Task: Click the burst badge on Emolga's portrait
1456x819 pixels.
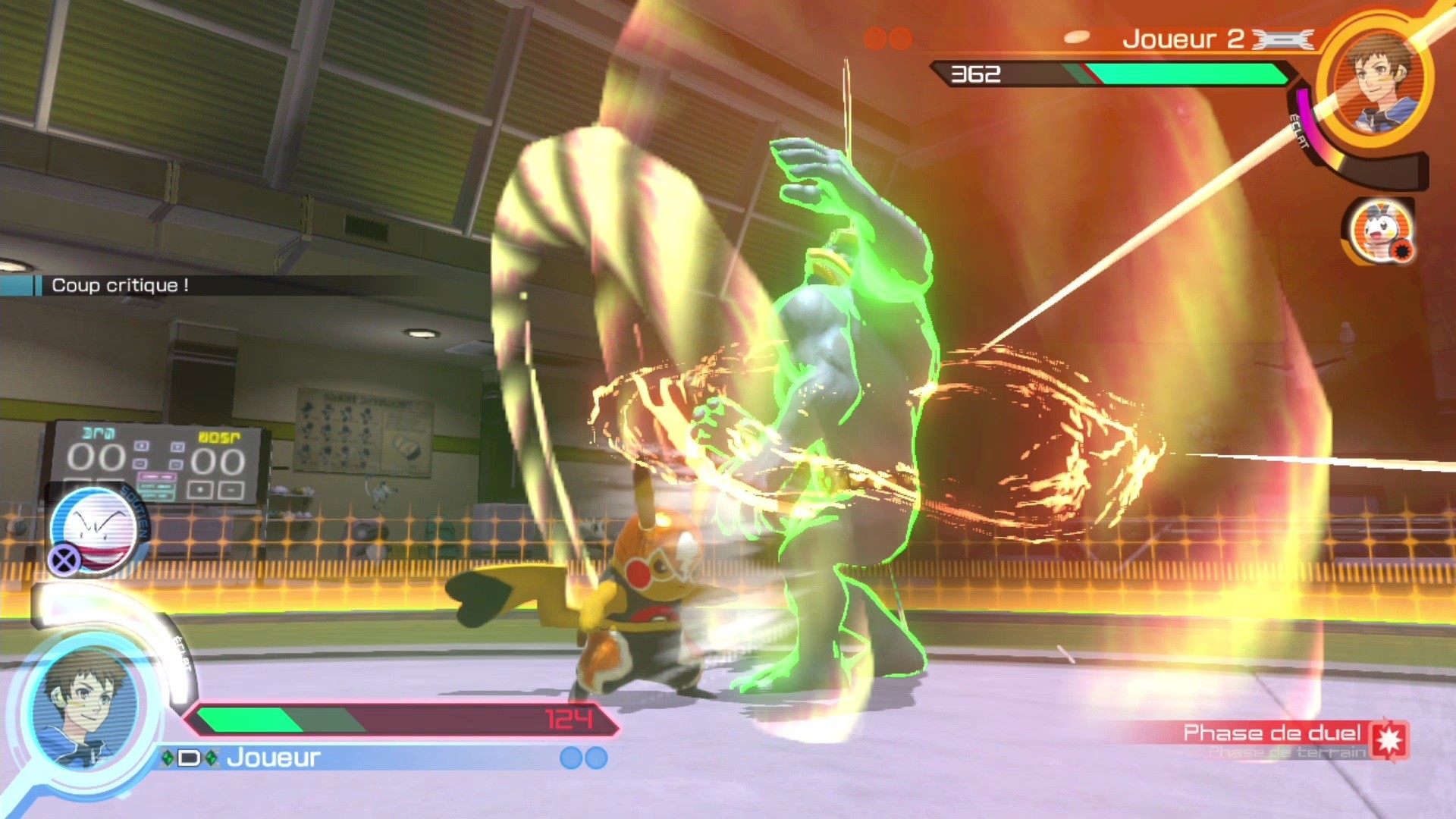Action: 1401,250
